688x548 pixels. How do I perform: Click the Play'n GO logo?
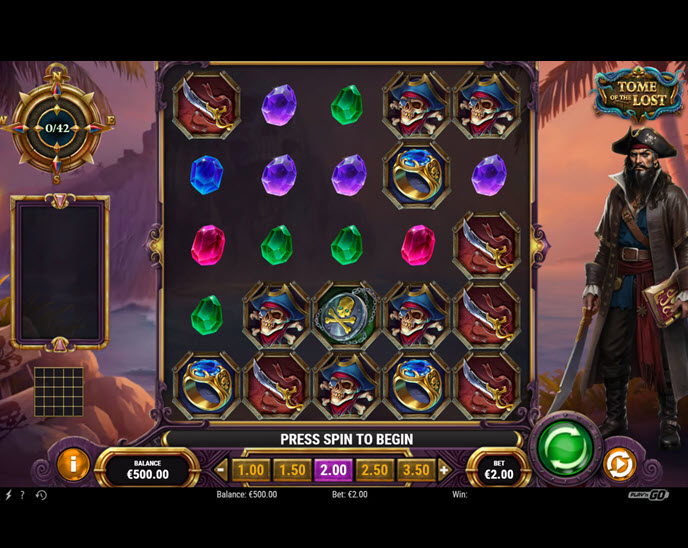648,495
